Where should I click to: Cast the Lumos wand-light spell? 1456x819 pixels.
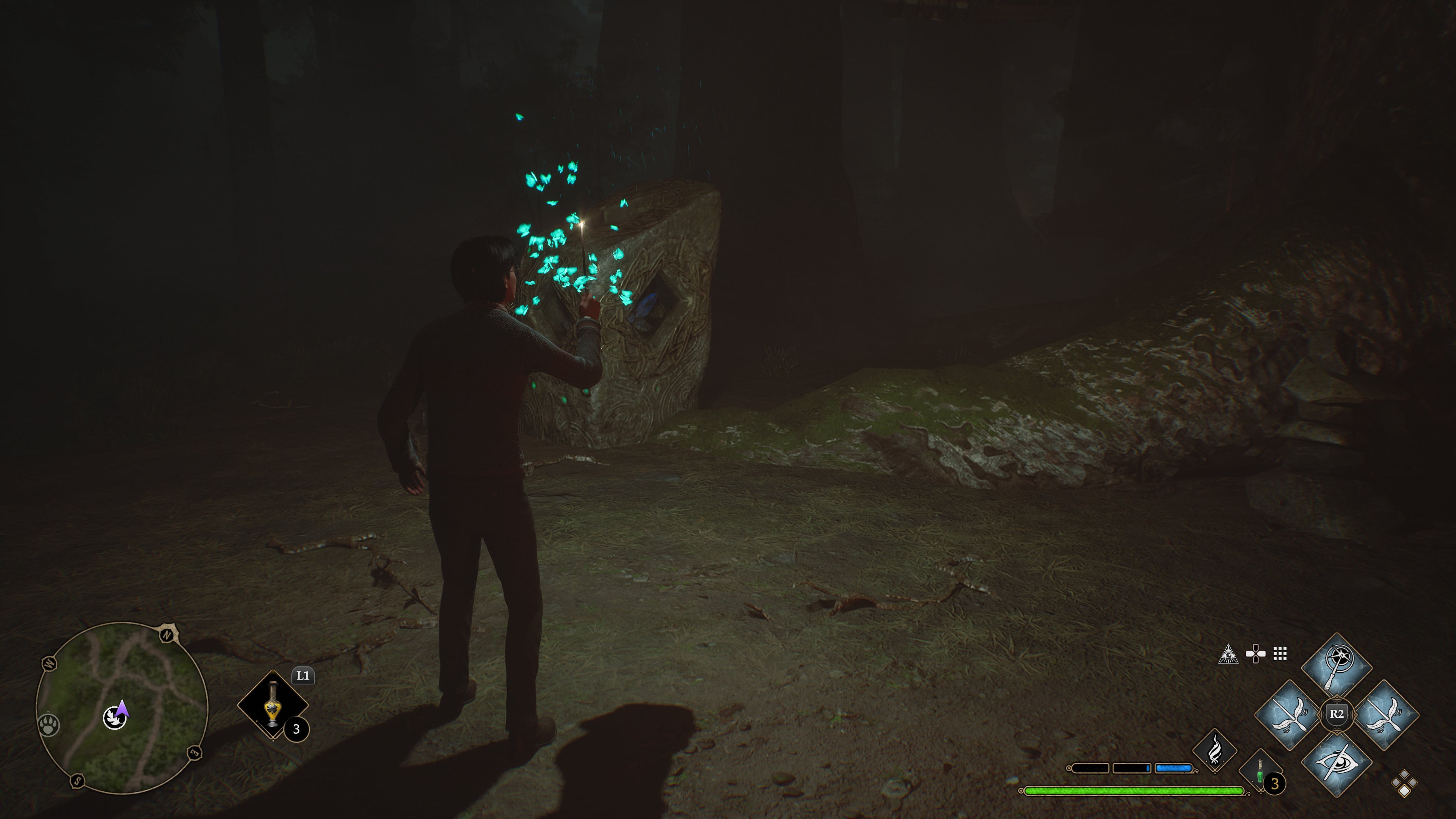coord(1336,667)
